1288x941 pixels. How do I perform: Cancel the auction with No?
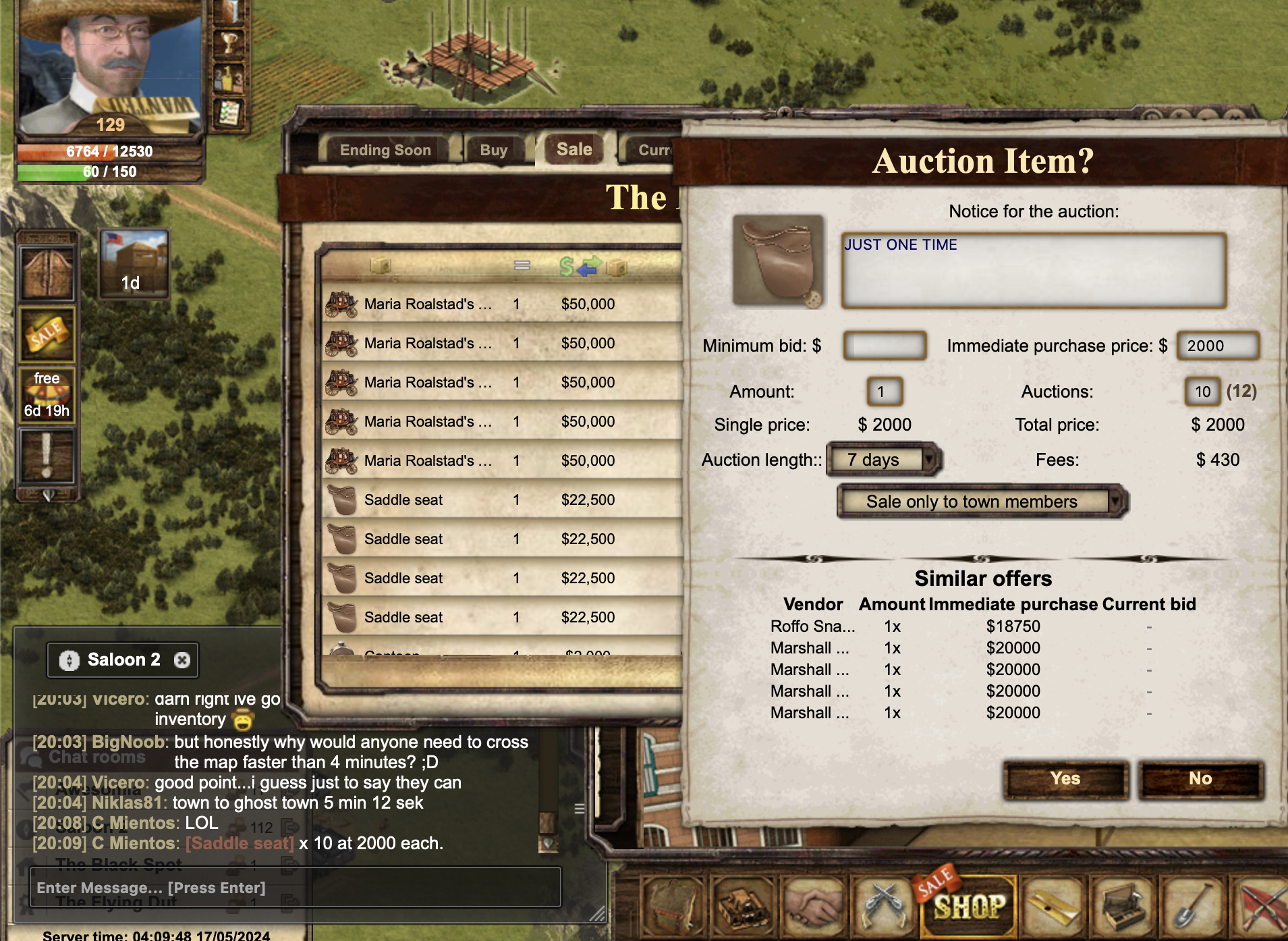click(1200, 779)
